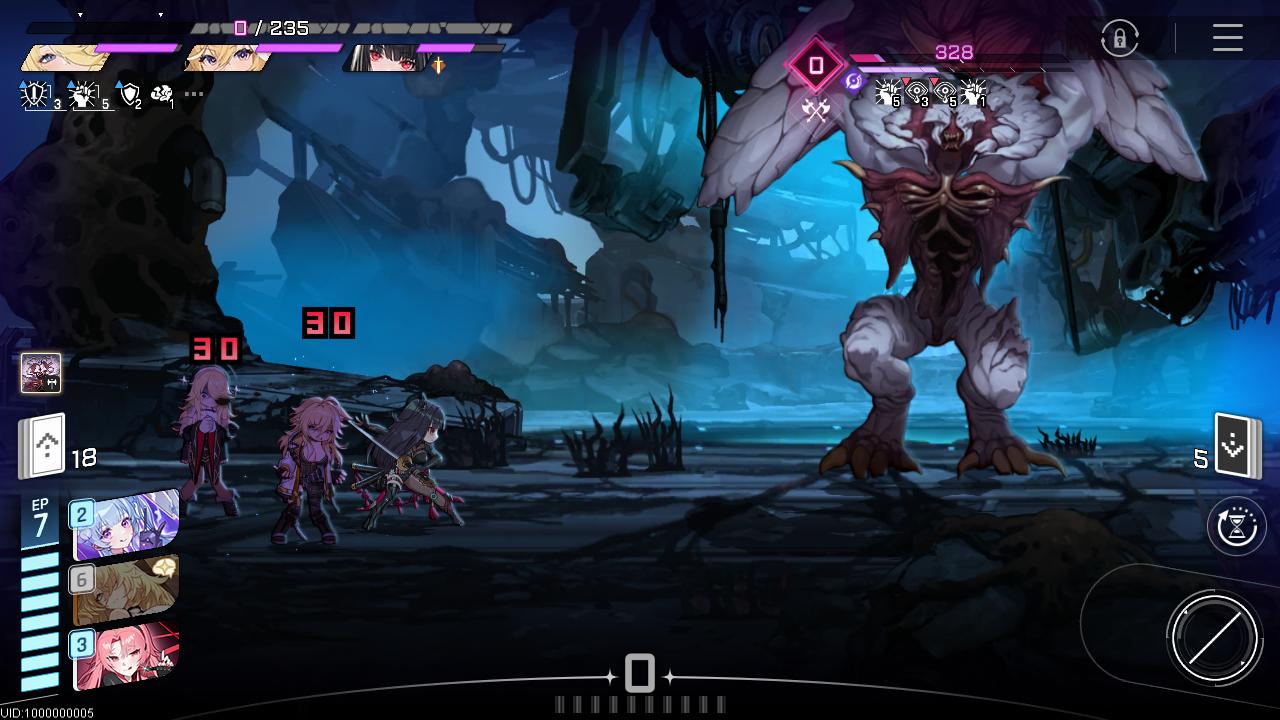1280x720 pixels.
Task: Inspect the enemy purple swirl status icon
Action: [853, 82]
